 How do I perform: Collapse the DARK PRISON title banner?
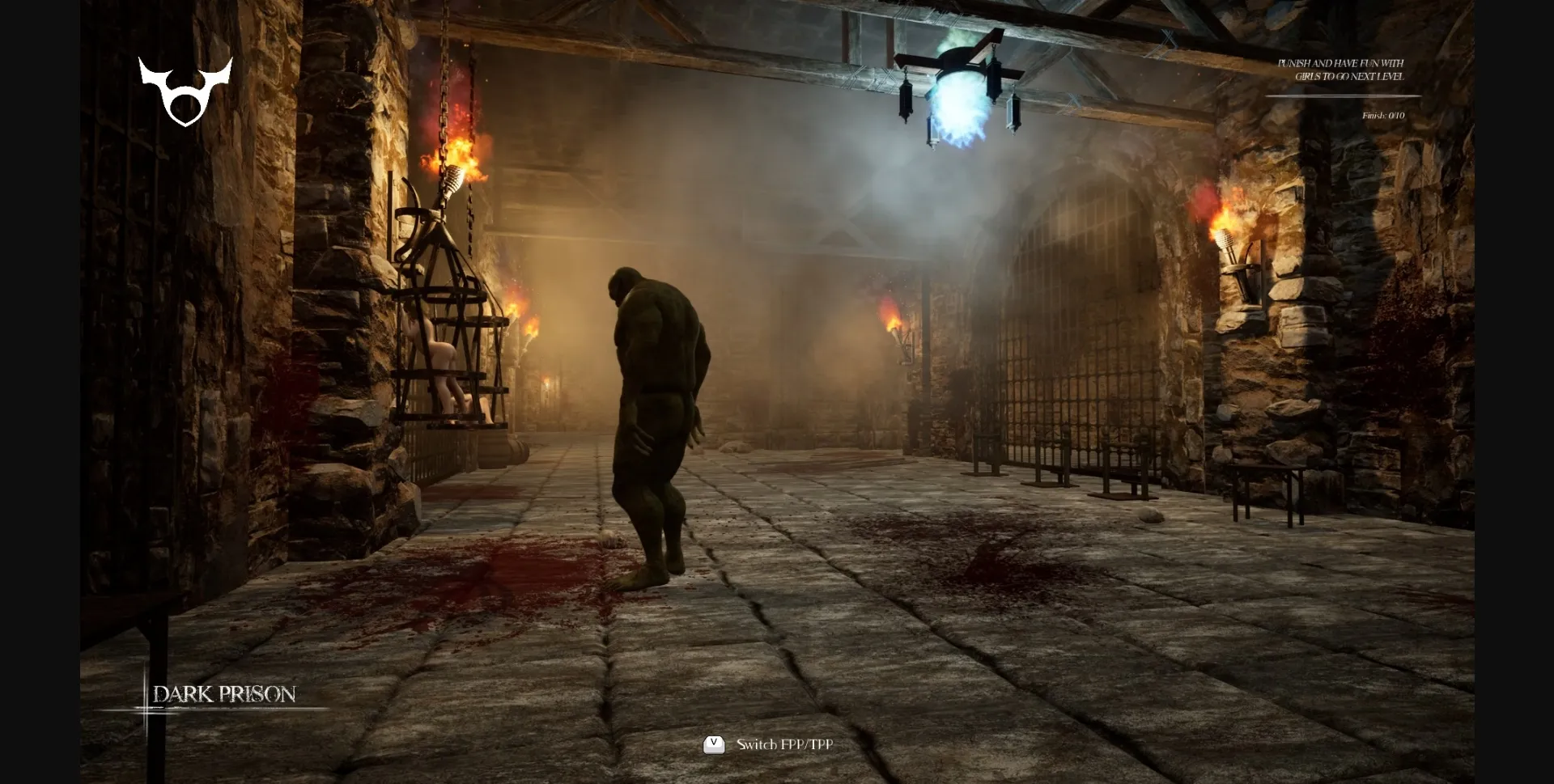point(225,694)
